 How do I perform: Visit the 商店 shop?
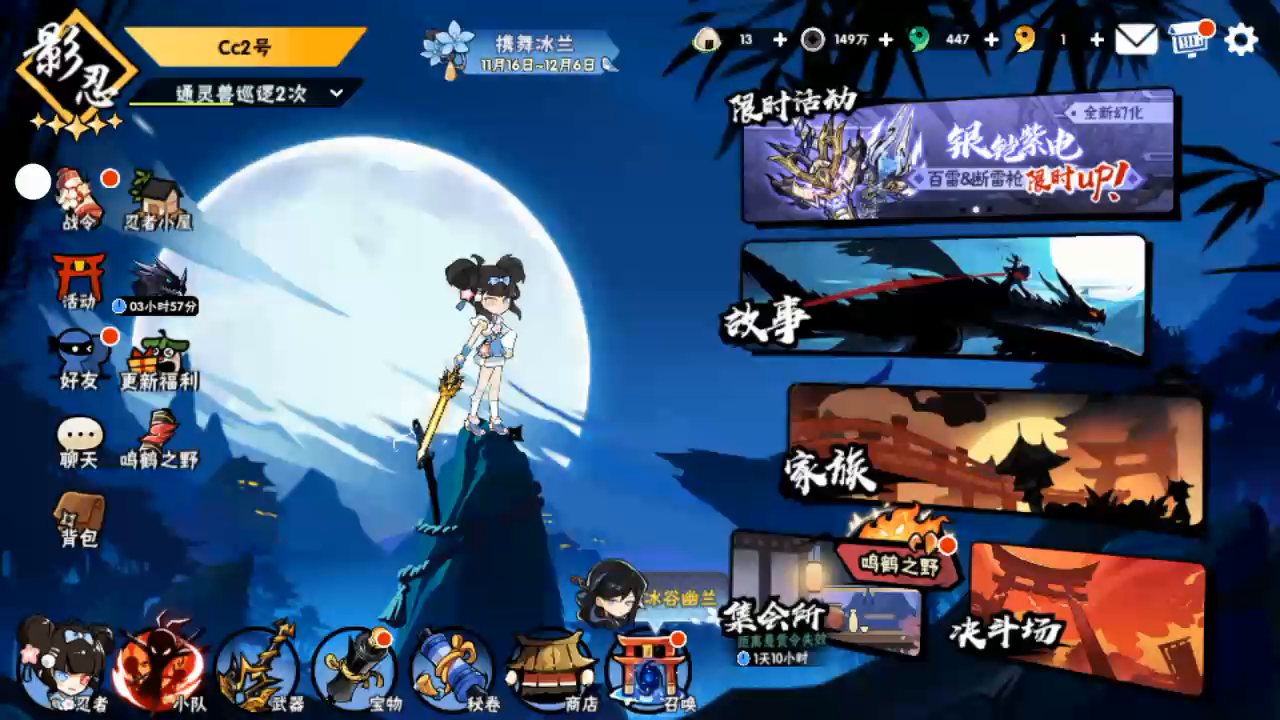pyautogui.click(x=552, y=667)
